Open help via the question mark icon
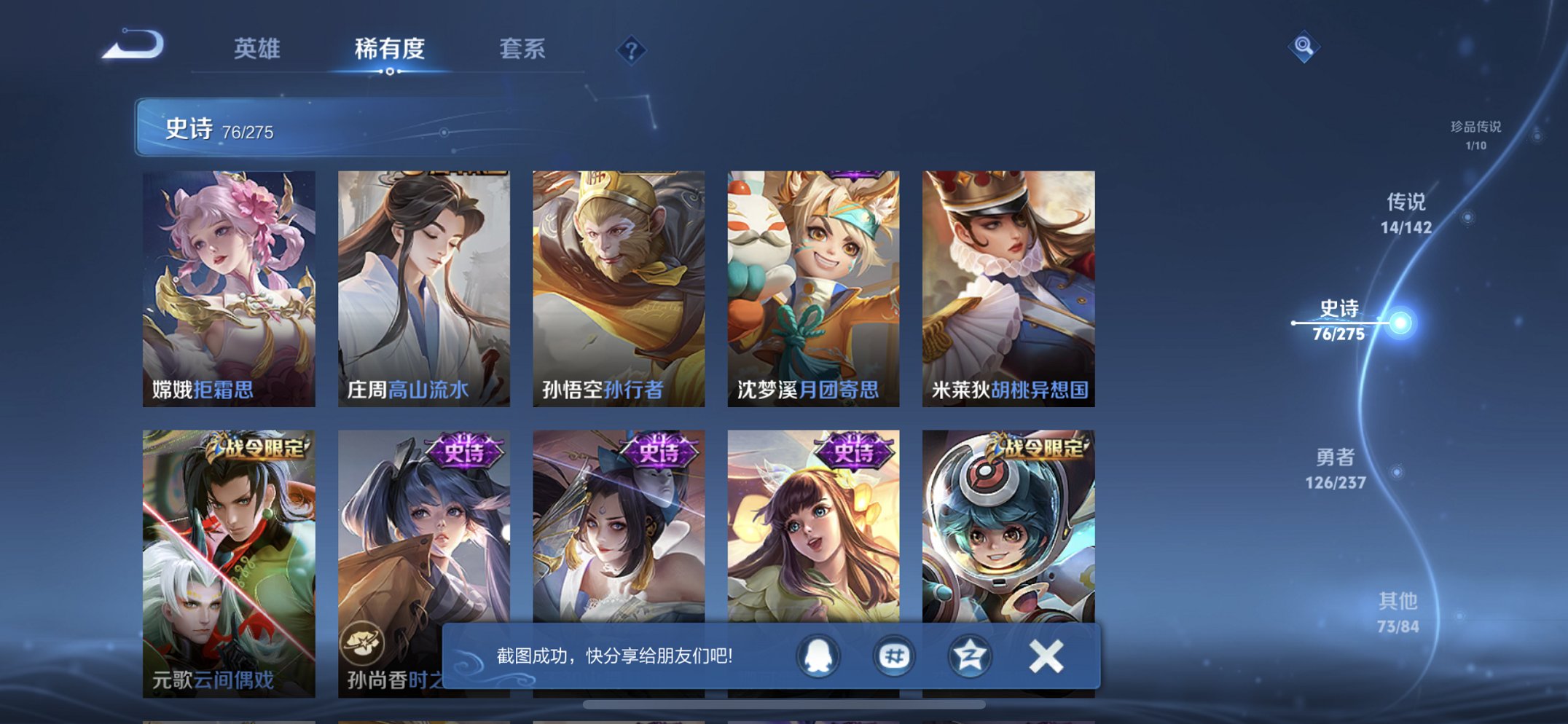Viewport: 1568px width, 724px height. pos(632,50)
